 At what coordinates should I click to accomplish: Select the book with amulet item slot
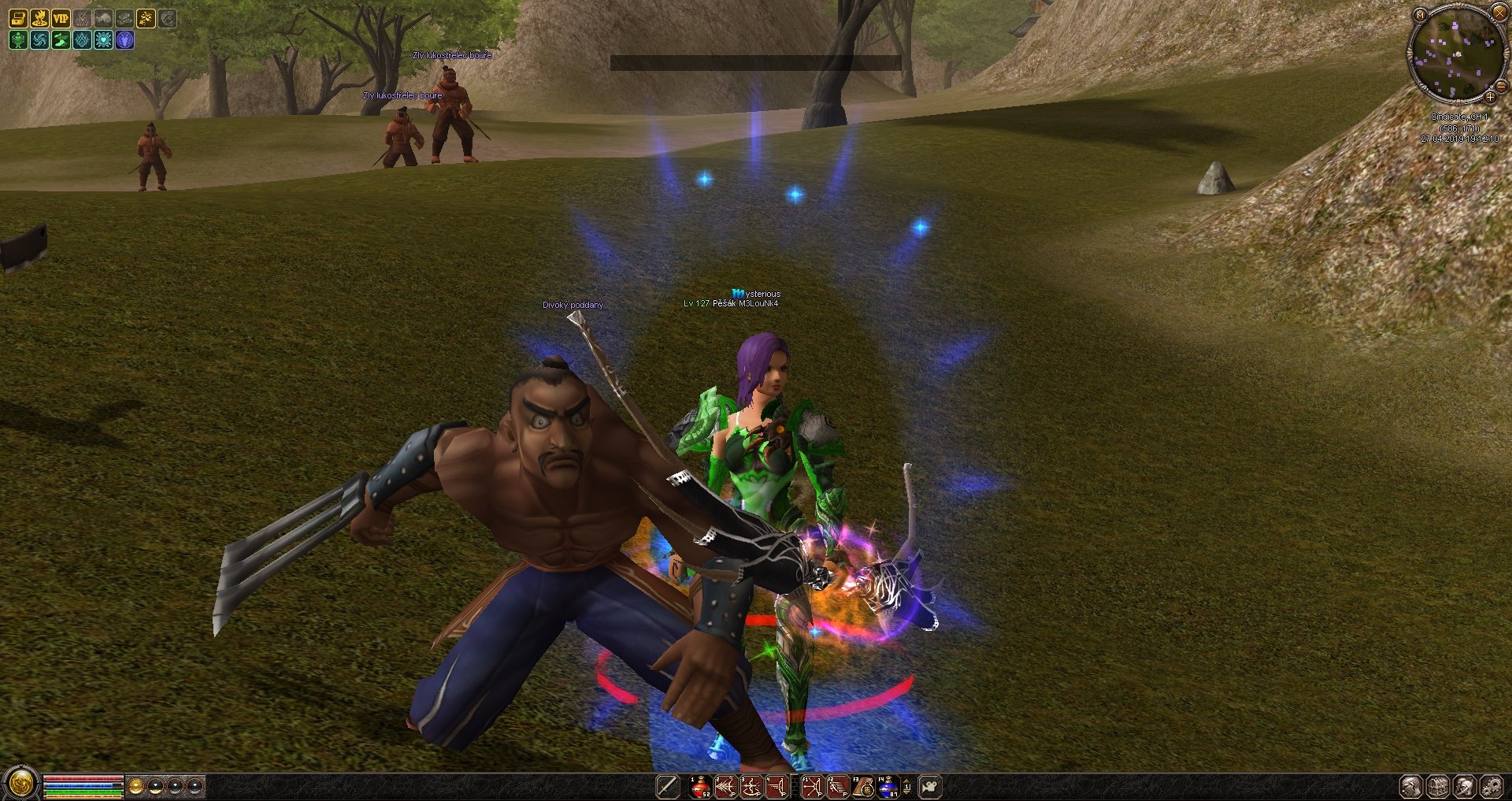[x=863, y=787]
